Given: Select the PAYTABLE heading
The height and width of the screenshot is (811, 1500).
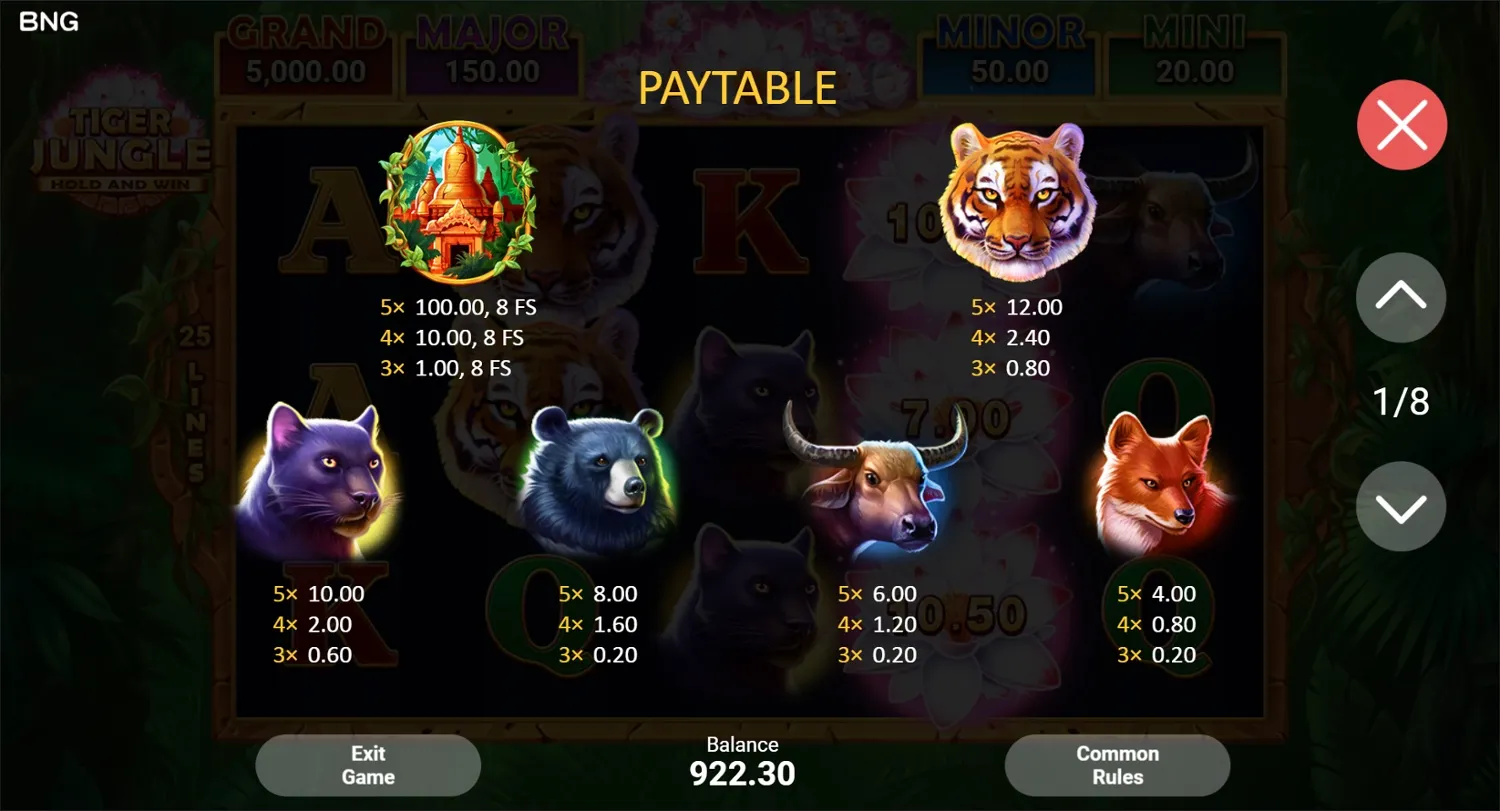Looking at the screenshot, I should [737, 87].
